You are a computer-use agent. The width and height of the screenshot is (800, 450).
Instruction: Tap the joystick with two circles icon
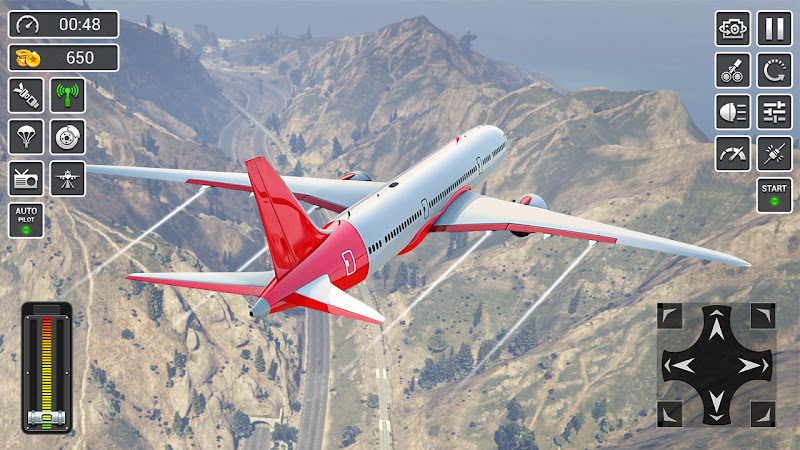(733, 70)
